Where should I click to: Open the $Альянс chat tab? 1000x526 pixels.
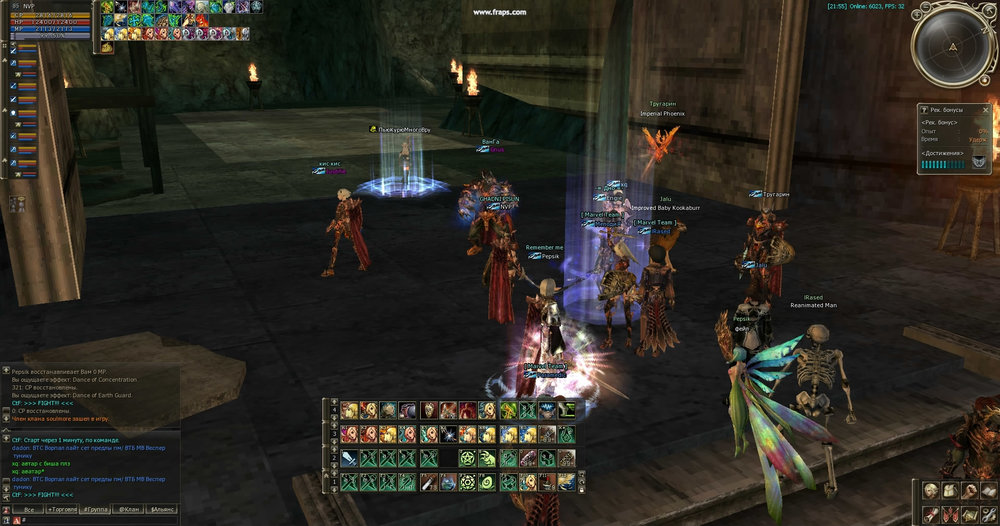162,509
